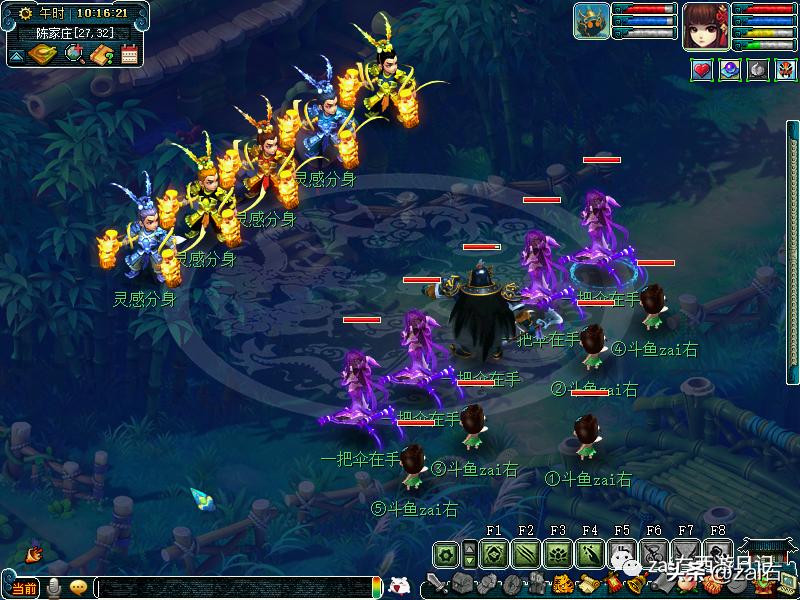Image resolution: width=800 pixels, height=600 pixels.
Task: Toggle the current chat channel button
Action: (x=24, y=587)
